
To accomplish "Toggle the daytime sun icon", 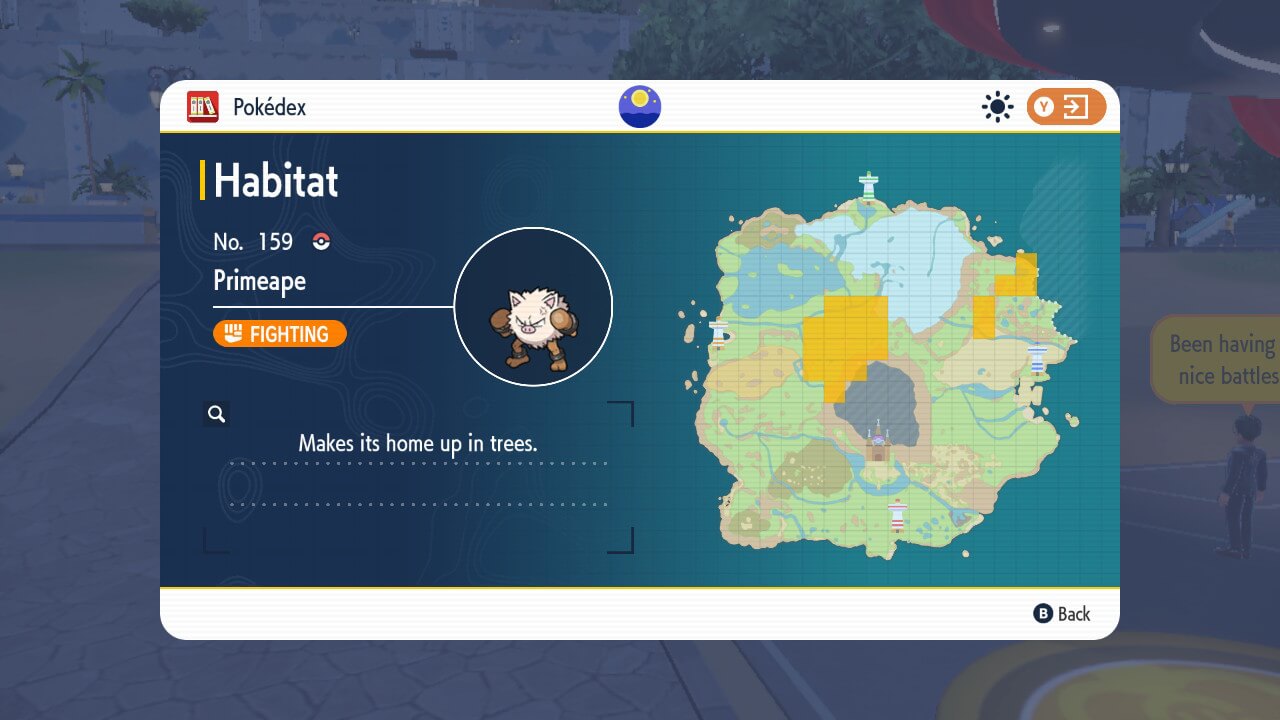I will pos(997,107).
